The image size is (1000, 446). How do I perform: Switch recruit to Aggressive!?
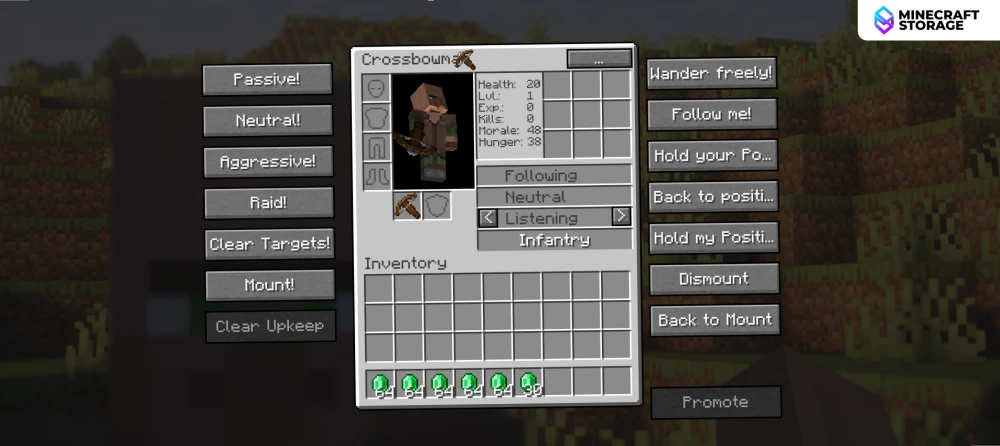click(267, 161)
